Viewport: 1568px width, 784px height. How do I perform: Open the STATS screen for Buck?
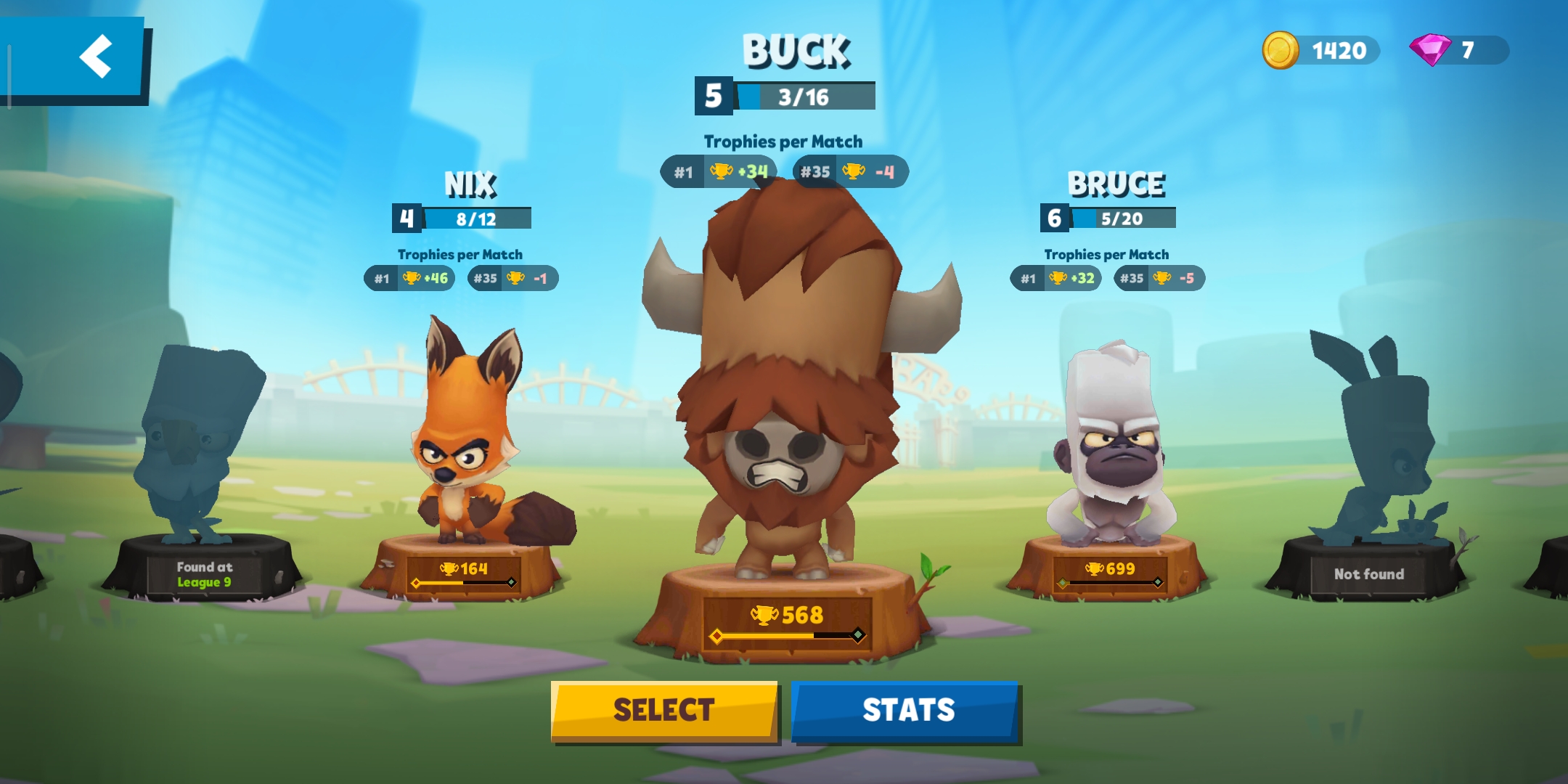(x=907, y=710)
